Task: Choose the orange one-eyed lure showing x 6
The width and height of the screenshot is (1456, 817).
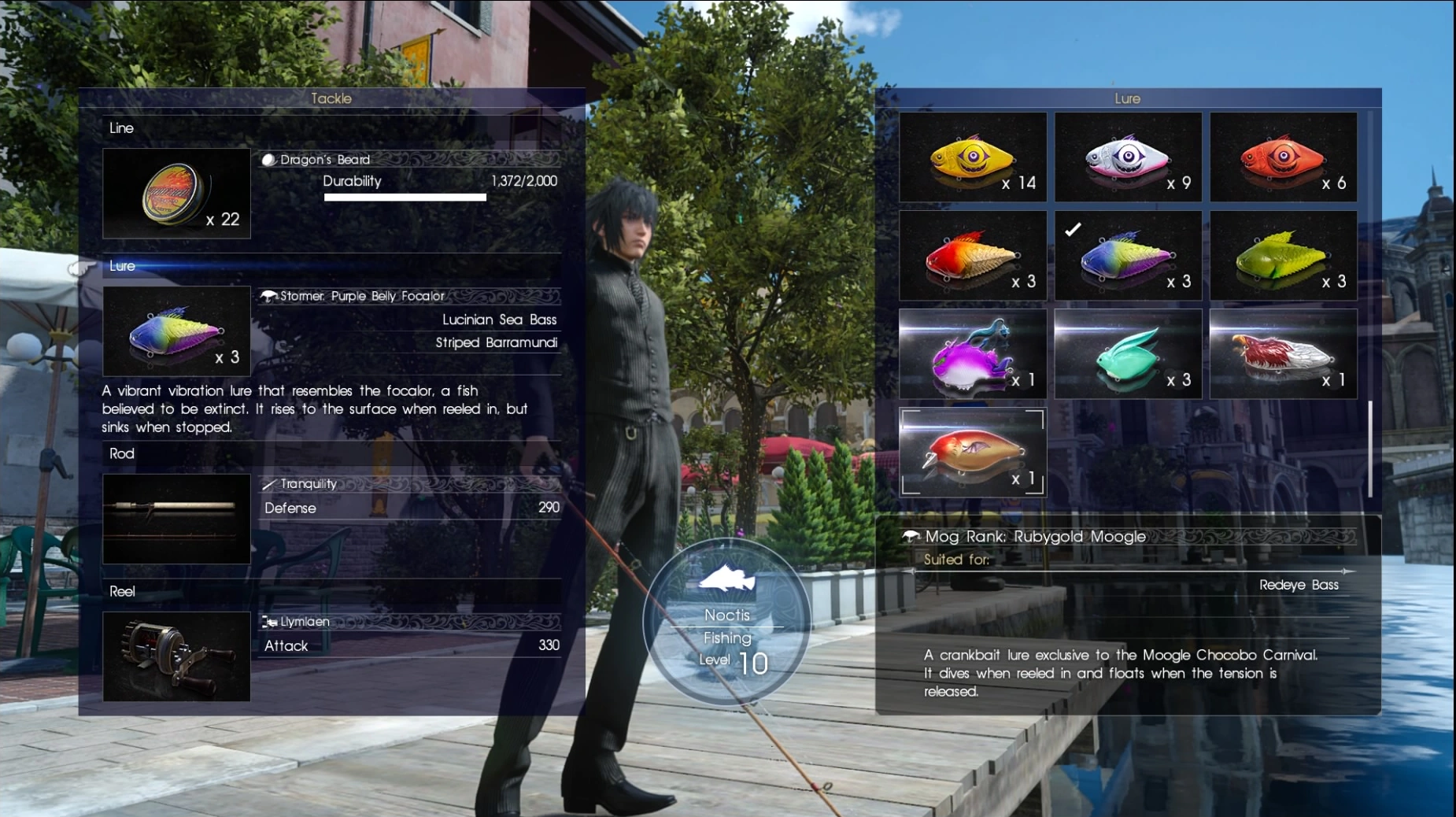Action: click(1283, 157)
